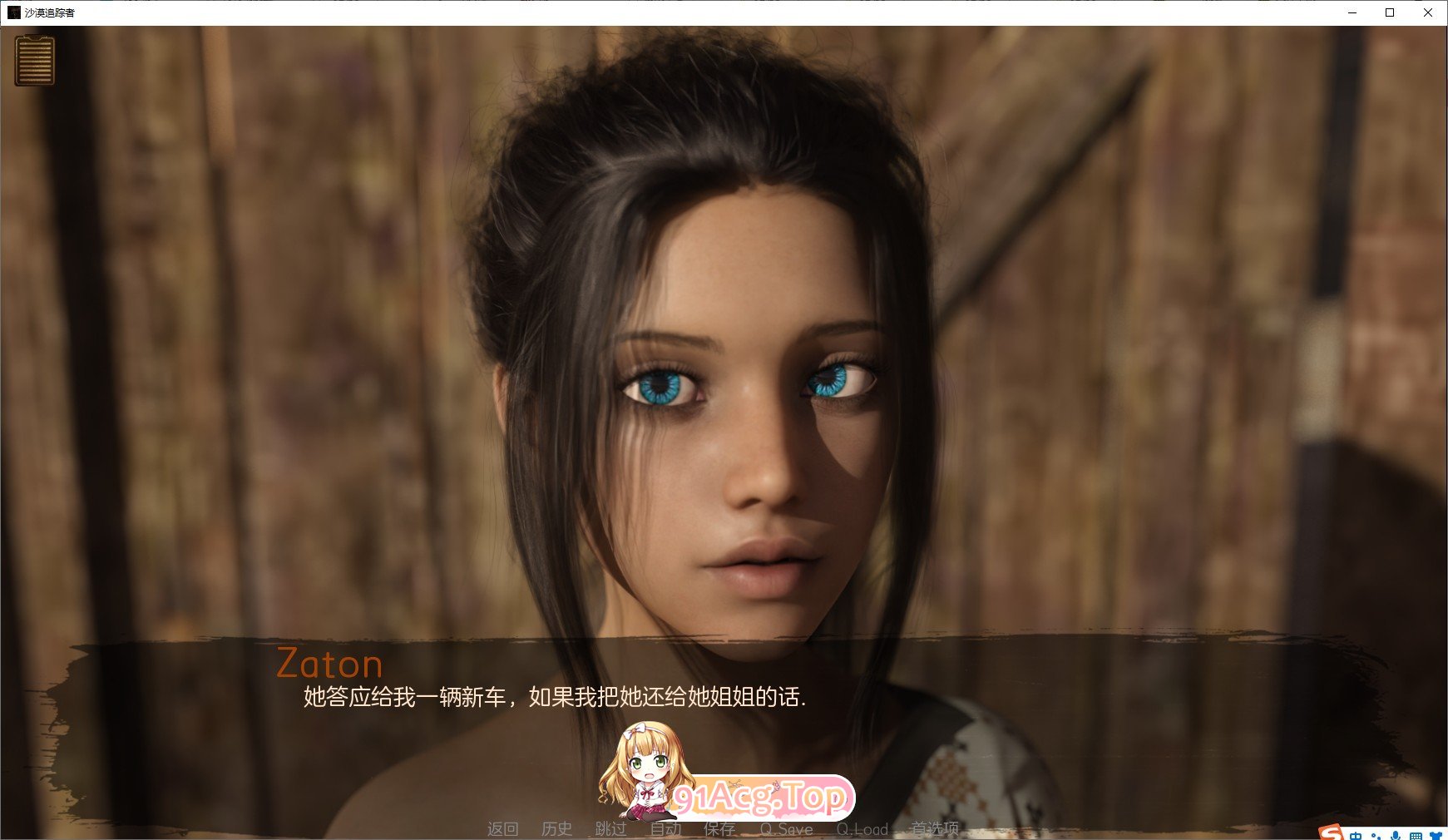This screenshot has height=840, width=1448.
Task: Click the Sogou punctuation dots icon
Action: tap(1376, 834)
